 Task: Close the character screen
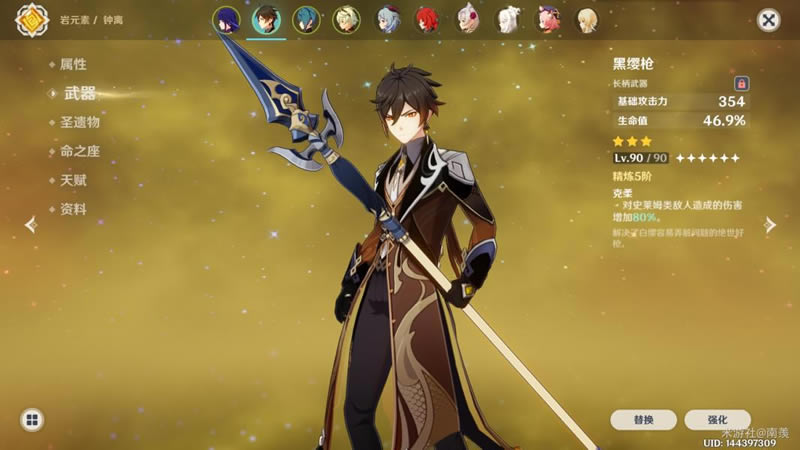[x=768, y=20]
